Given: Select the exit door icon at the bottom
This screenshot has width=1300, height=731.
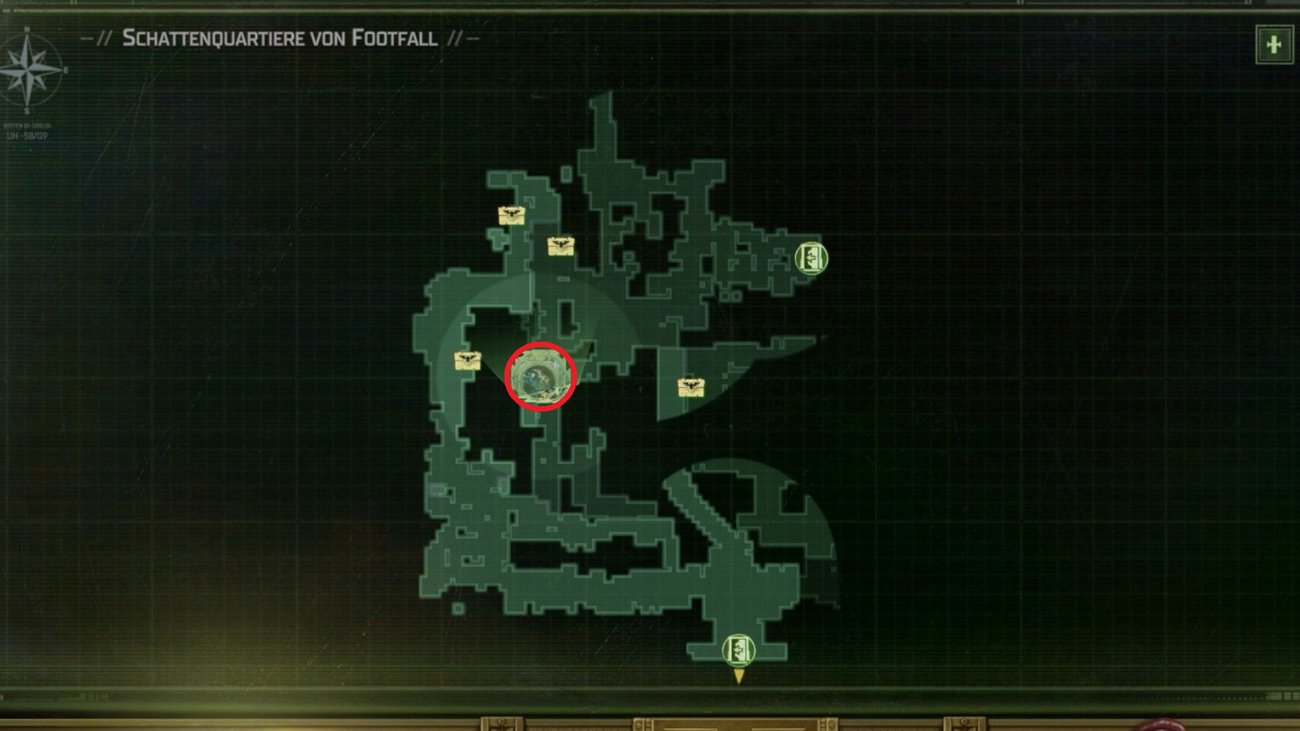Looking at the screenshot, I should coord(737,650).
